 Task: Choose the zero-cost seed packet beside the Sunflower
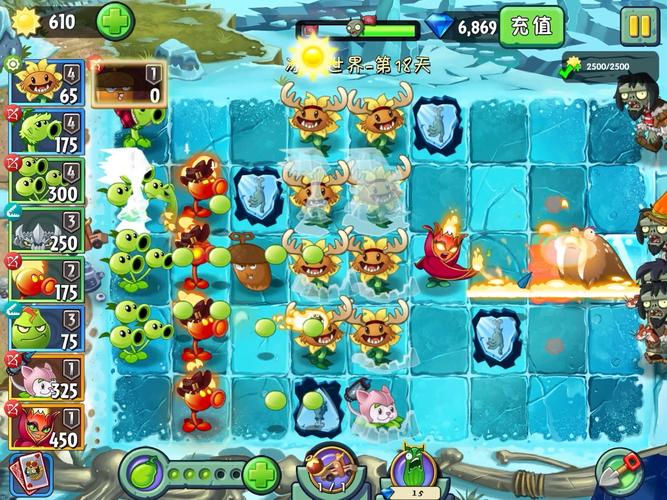127,83
